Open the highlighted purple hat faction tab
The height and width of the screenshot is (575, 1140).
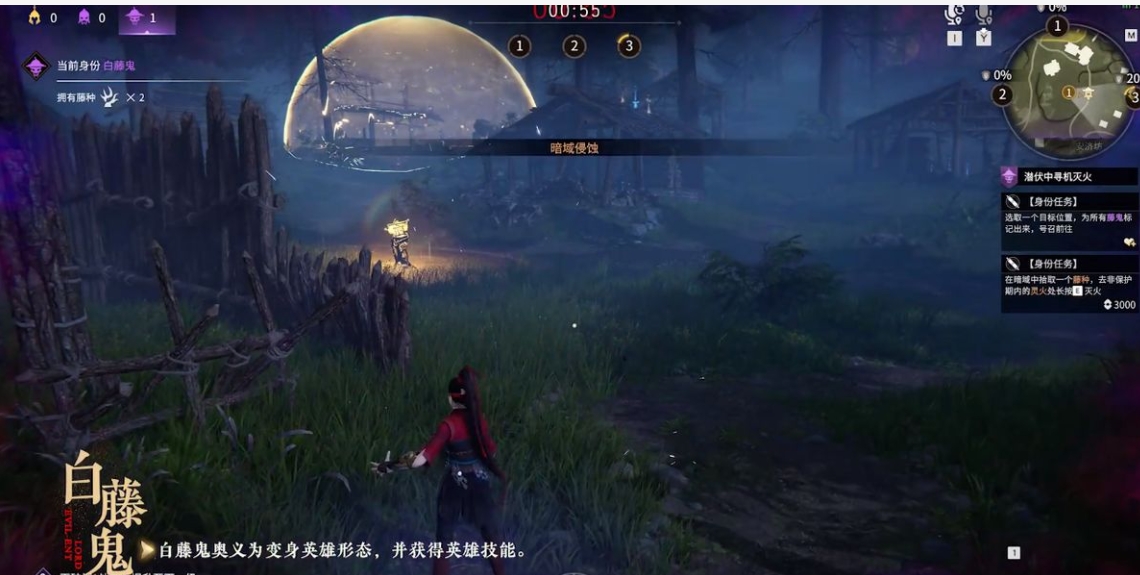(137, 18)
